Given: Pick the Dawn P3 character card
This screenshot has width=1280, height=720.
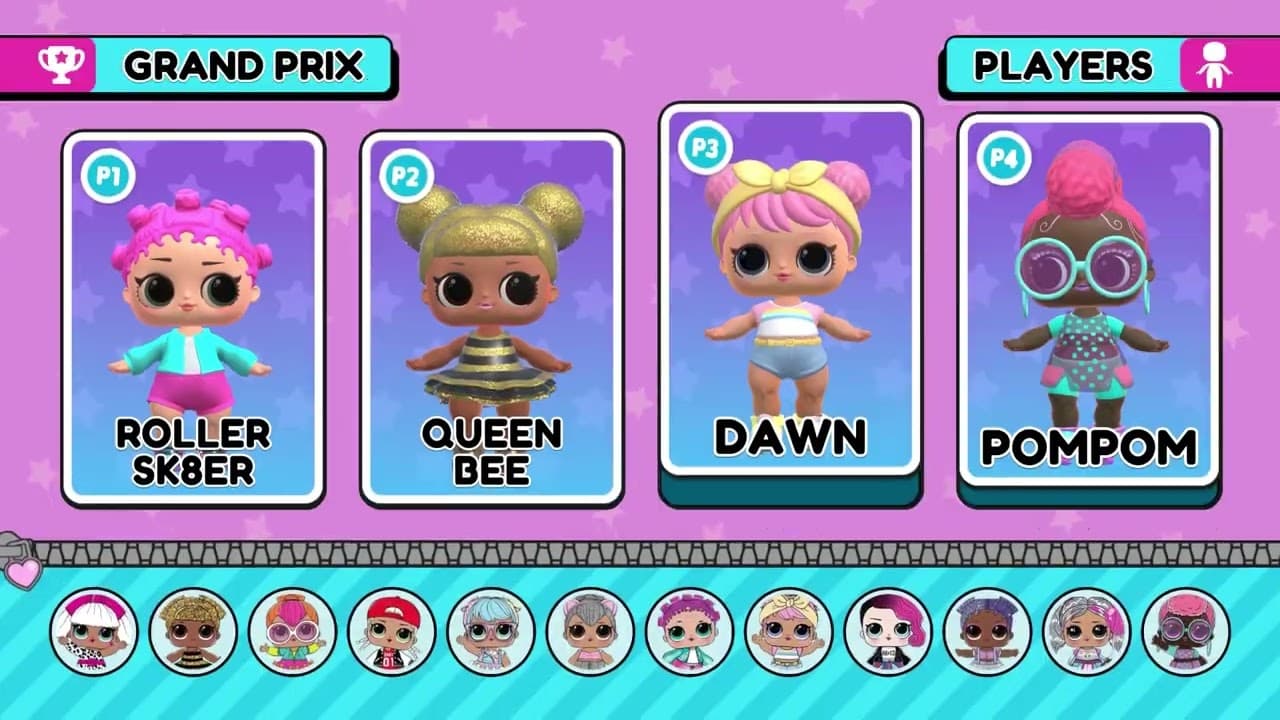Looking at the screenshot, I should point(790,290).
